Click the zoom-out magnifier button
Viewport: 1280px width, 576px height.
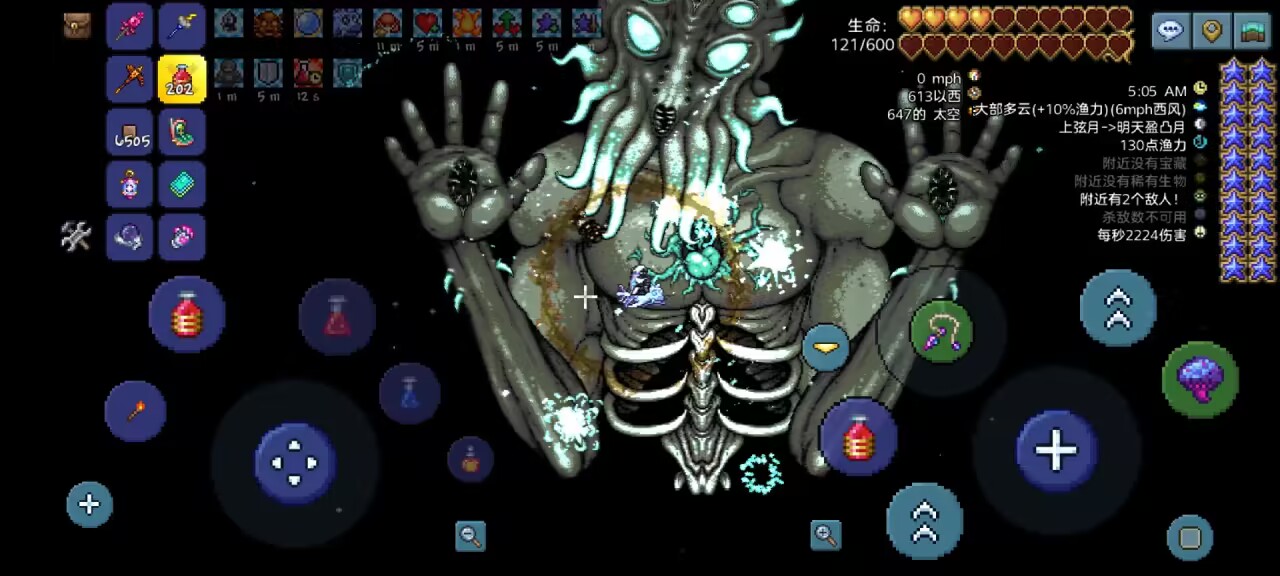coord(470,536)
